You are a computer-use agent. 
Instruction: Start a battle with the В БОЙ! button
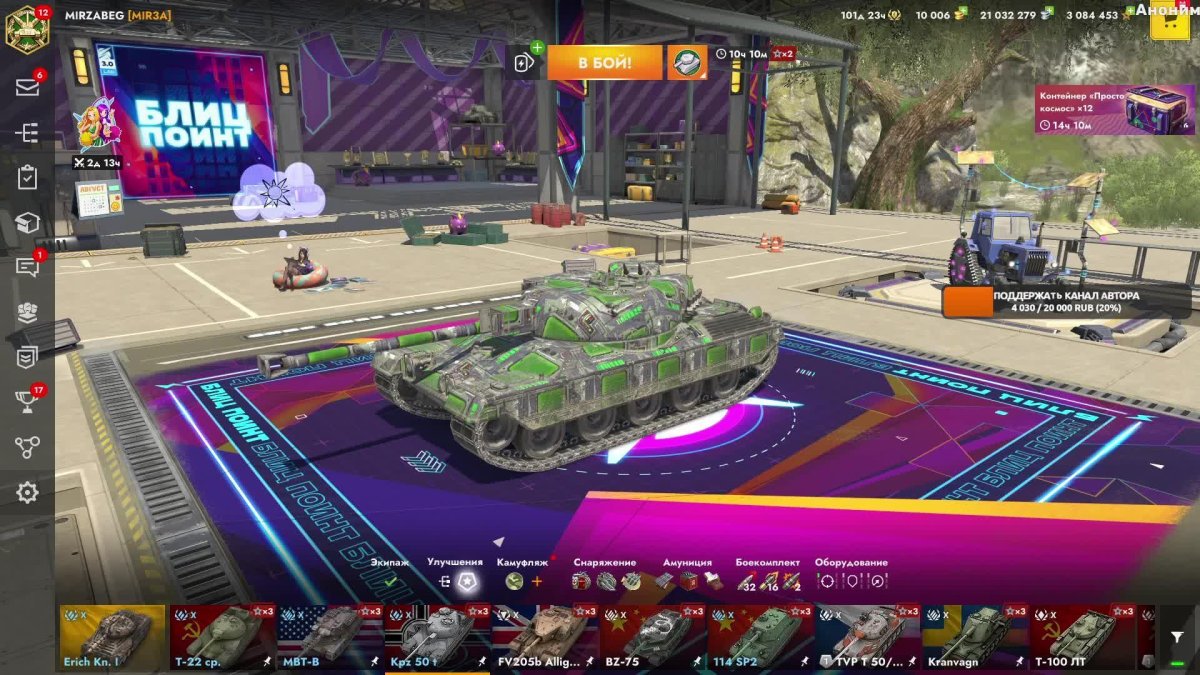(604, 63)
